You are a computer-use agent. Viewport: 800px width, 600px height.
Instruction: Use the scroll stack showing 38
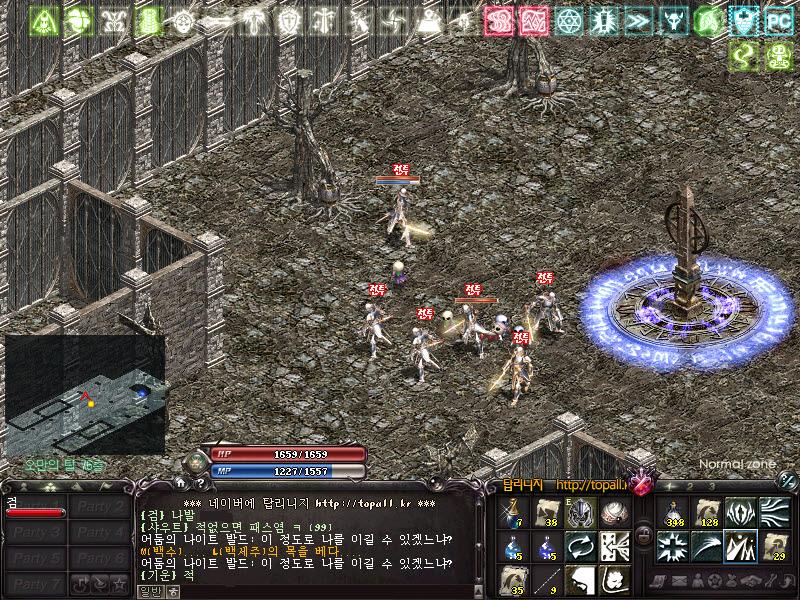coord(547,512)
